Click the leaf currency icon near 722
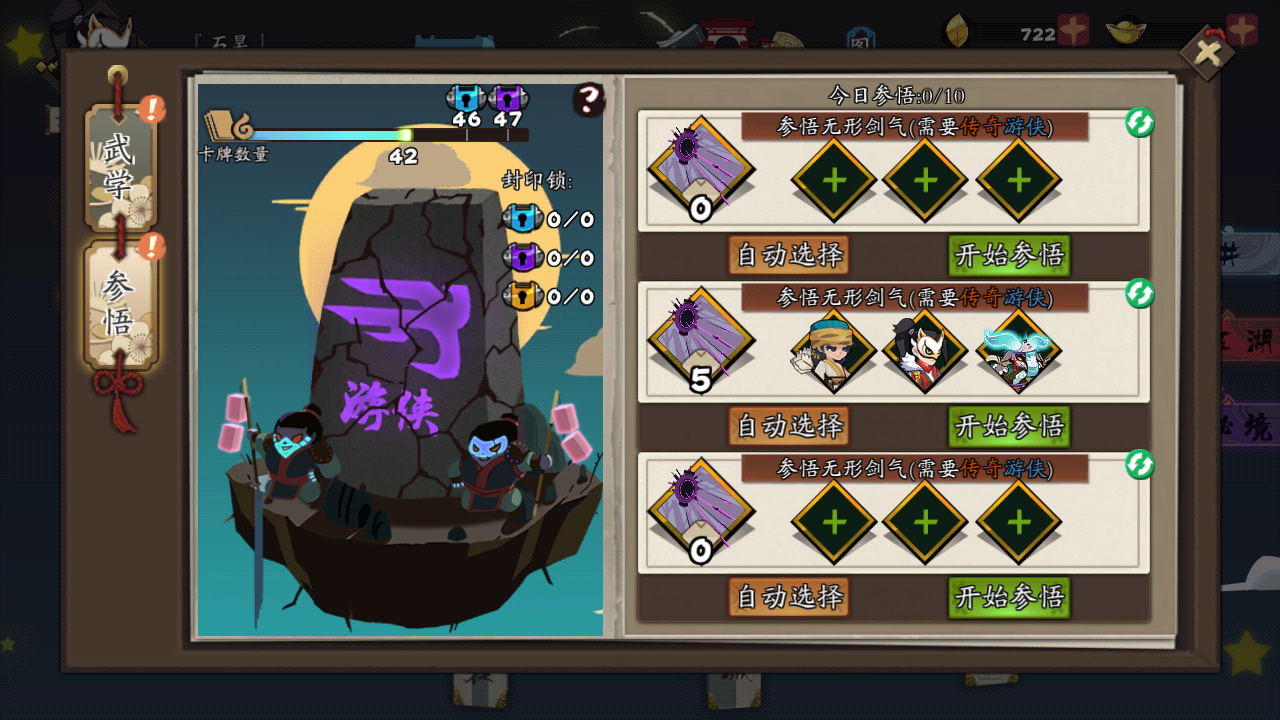This screenshot has height=720, width=1280. tap(957, 30)
